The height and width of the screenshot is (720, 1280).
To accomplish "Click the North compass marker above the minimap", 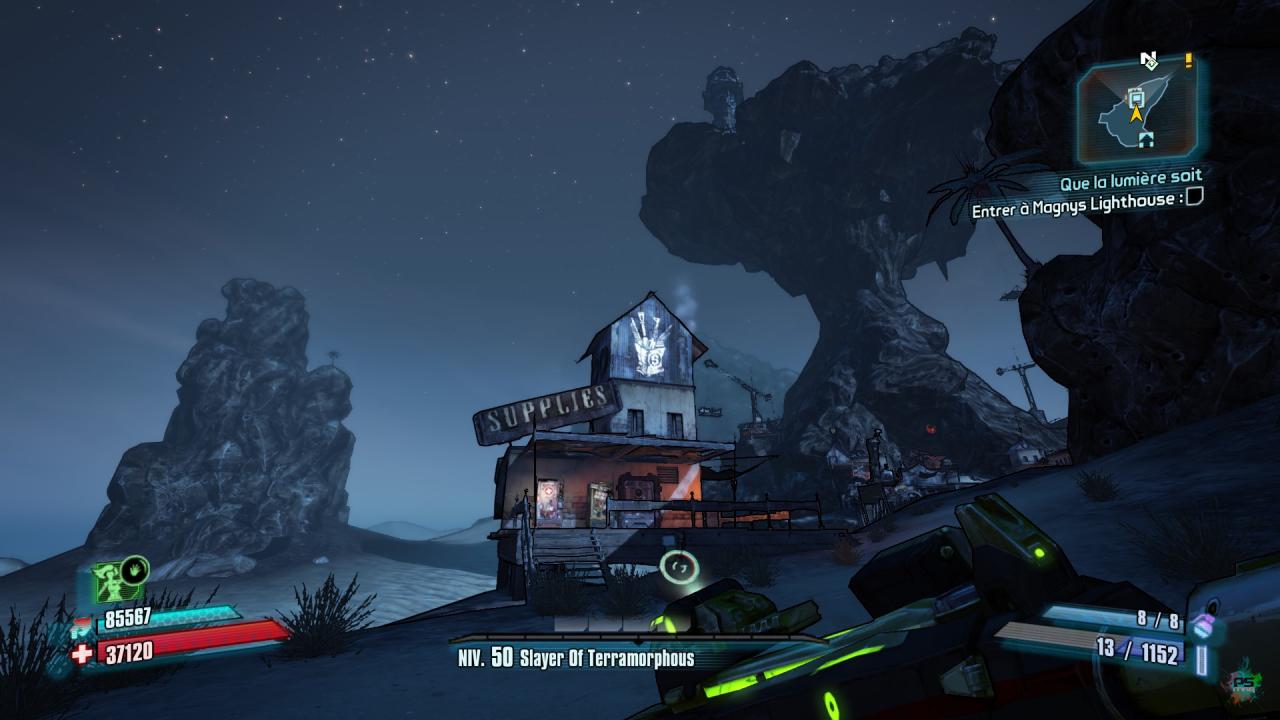I will [1148, 60].
